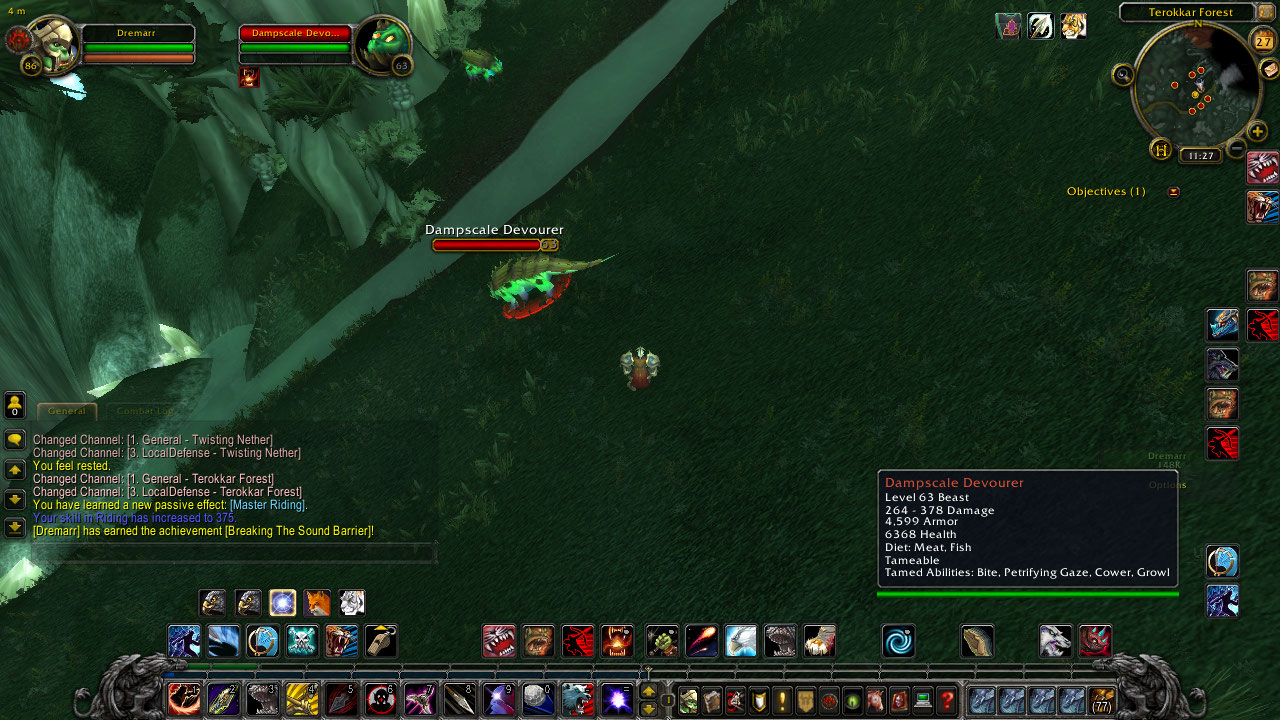Viewport: 1280px width, 720px height.
Task: Expand the Objectives tracker arrow
Action: coord(1173,192)
